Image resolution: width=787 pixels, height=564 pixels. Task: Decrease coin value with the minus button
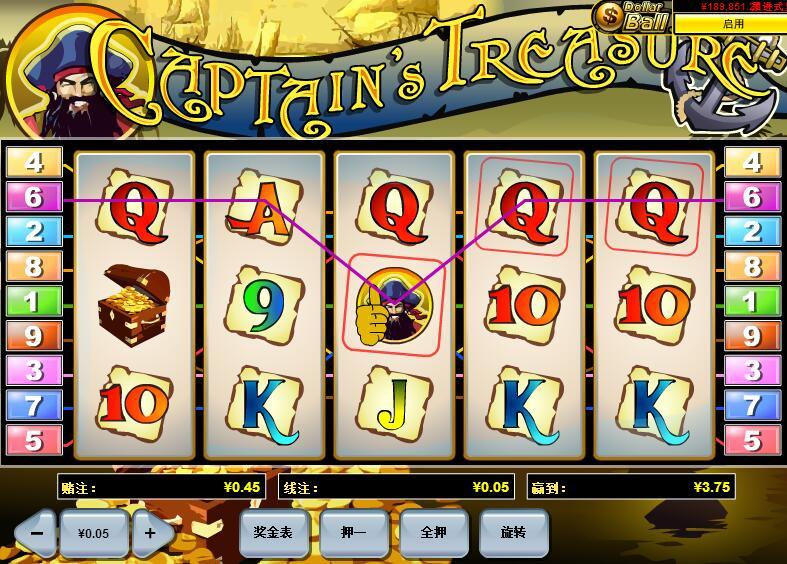pos(36,533)
